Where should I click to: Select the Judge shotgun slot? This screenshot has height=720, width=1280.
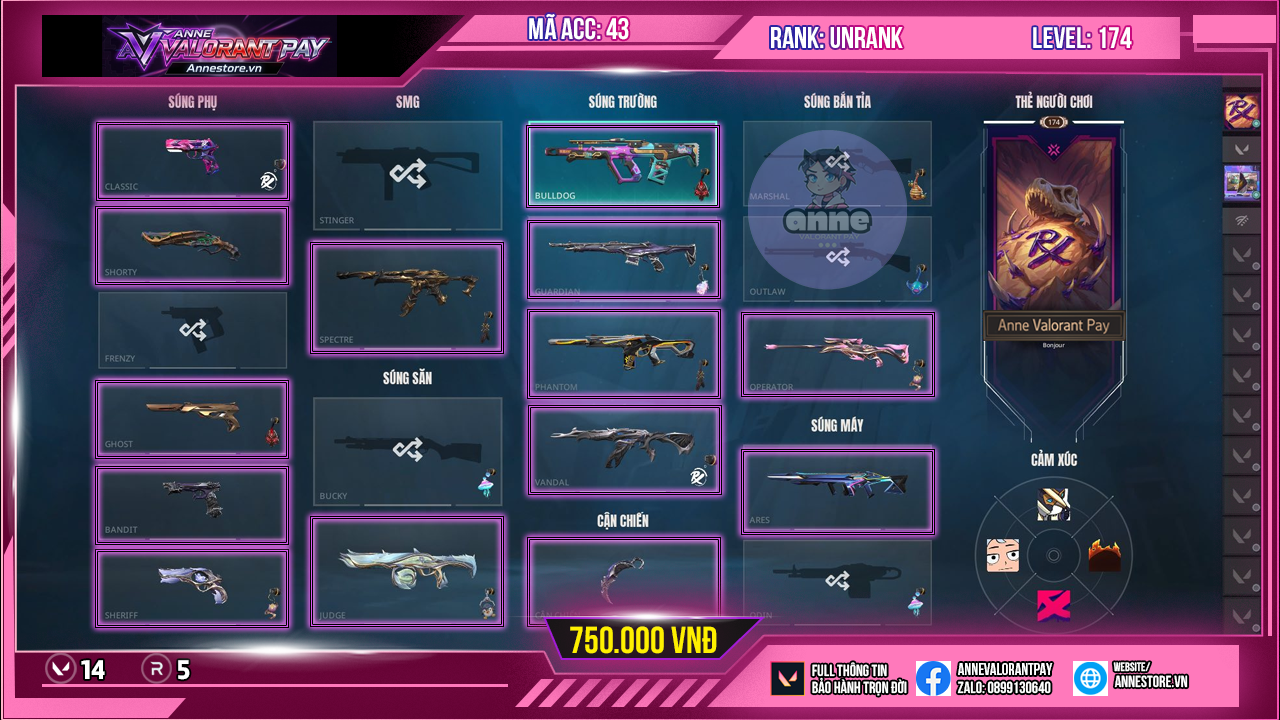pyautogui.click(x=407, y=571)
